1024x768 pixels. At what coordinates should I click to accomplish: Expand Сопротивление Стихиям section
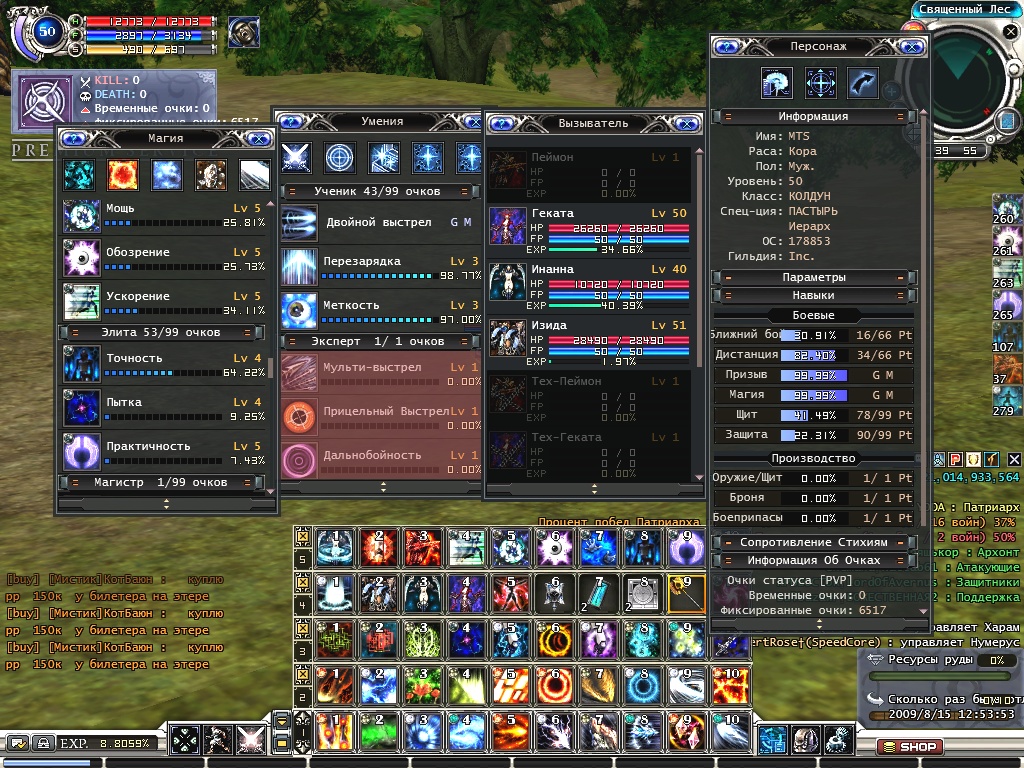click(813, 542)
